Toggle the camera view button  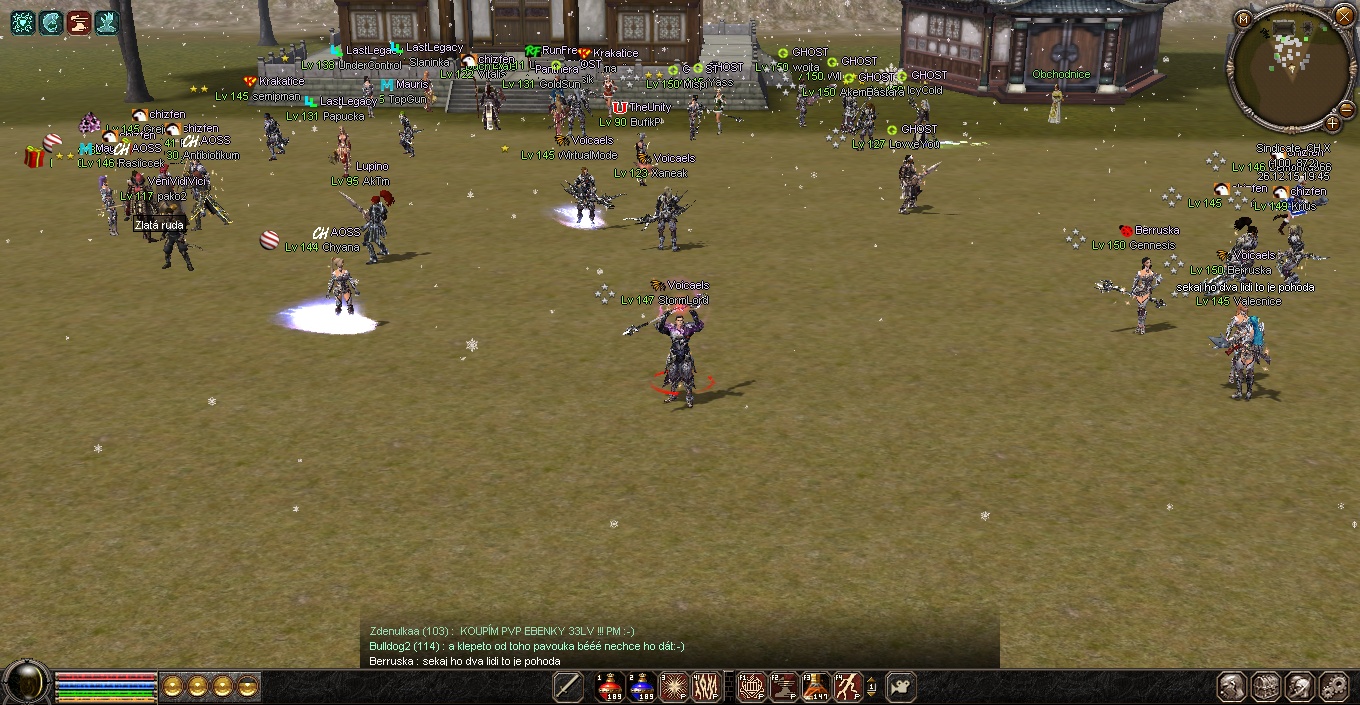tap(901, 687)
